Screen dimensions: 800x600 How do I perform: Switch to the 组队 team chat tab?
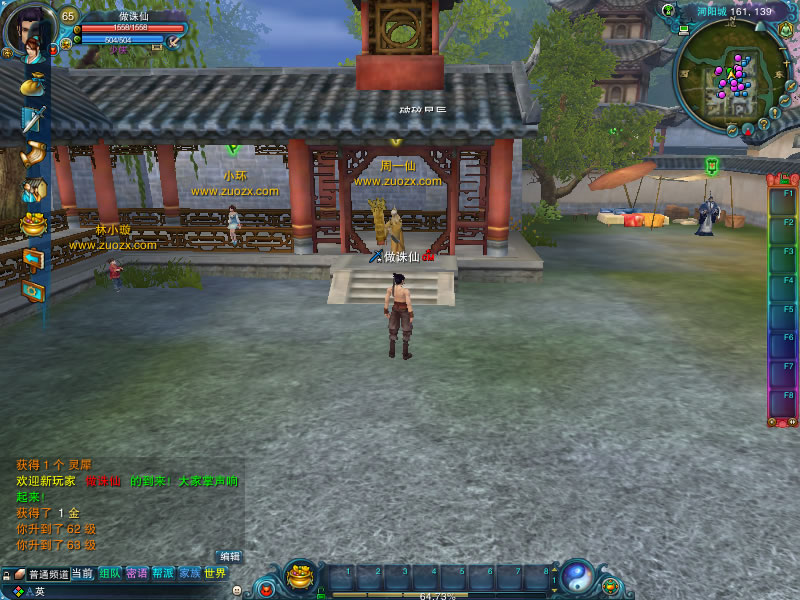coord(110,574)
